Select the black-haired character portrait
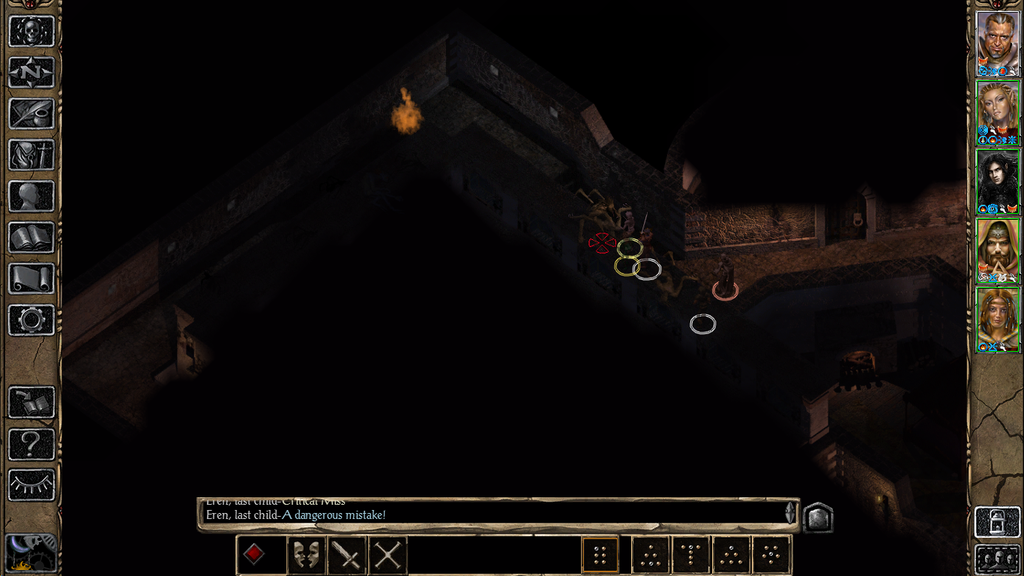 997,181
